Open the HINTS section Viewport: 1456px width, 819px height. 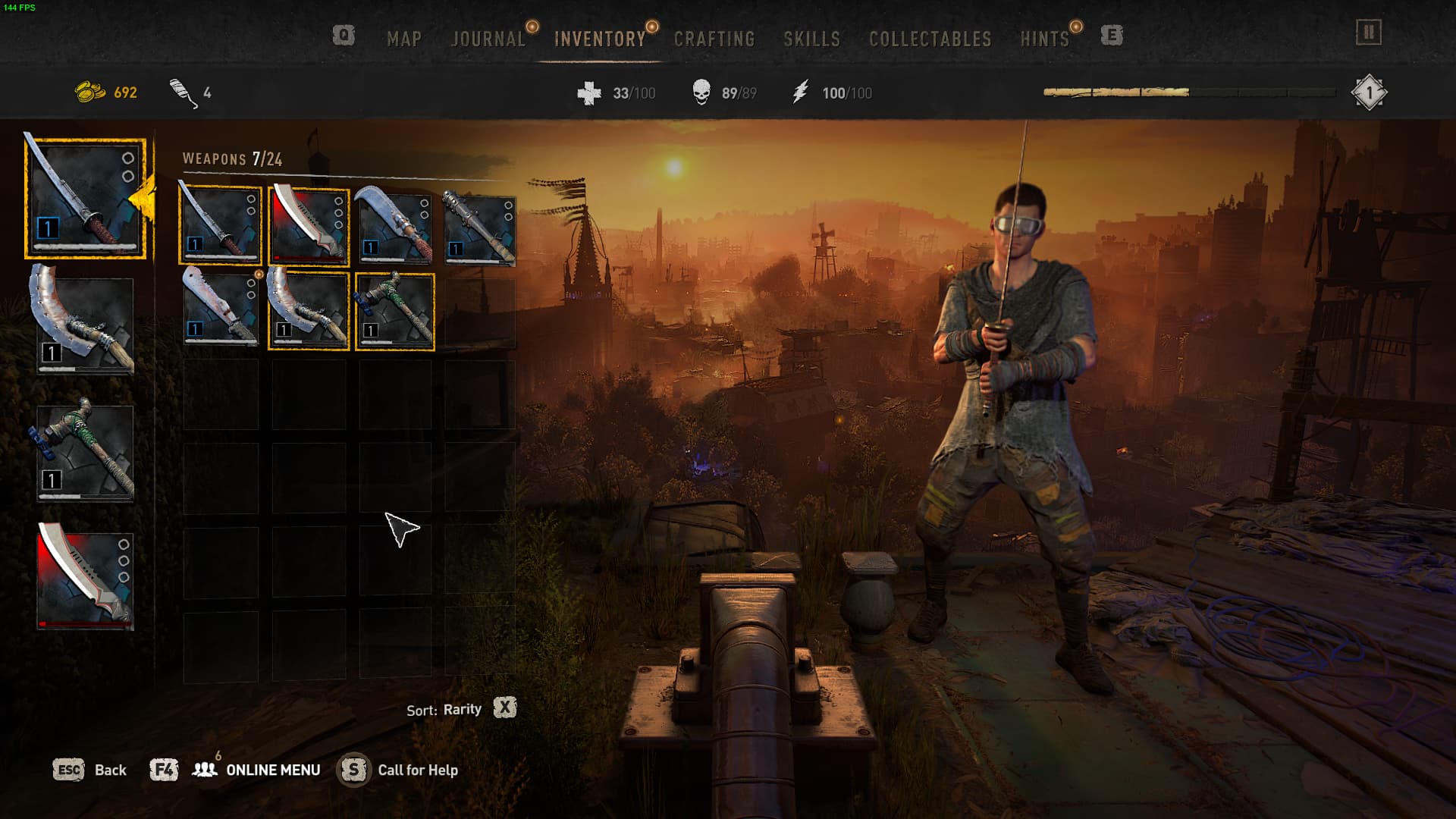click(x=1044, y=39)
